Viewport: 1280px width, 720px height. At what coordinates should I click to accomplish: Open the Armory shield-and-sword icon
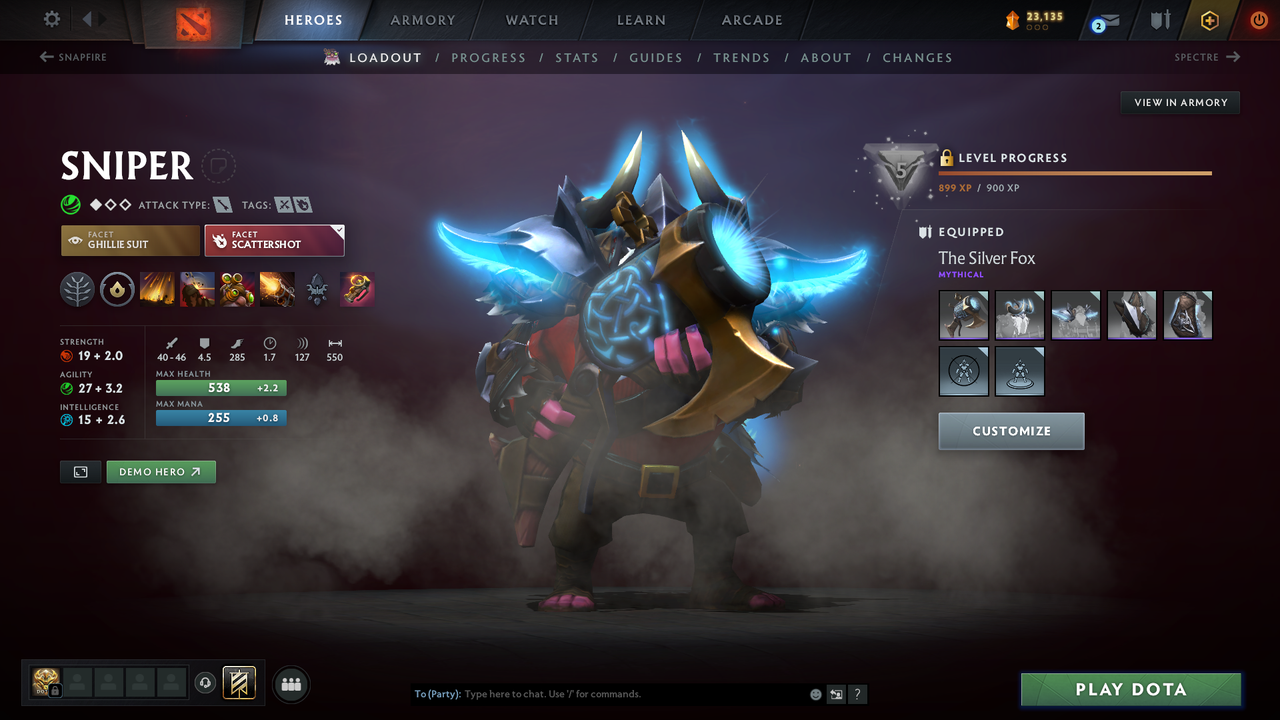(1160, 19)
